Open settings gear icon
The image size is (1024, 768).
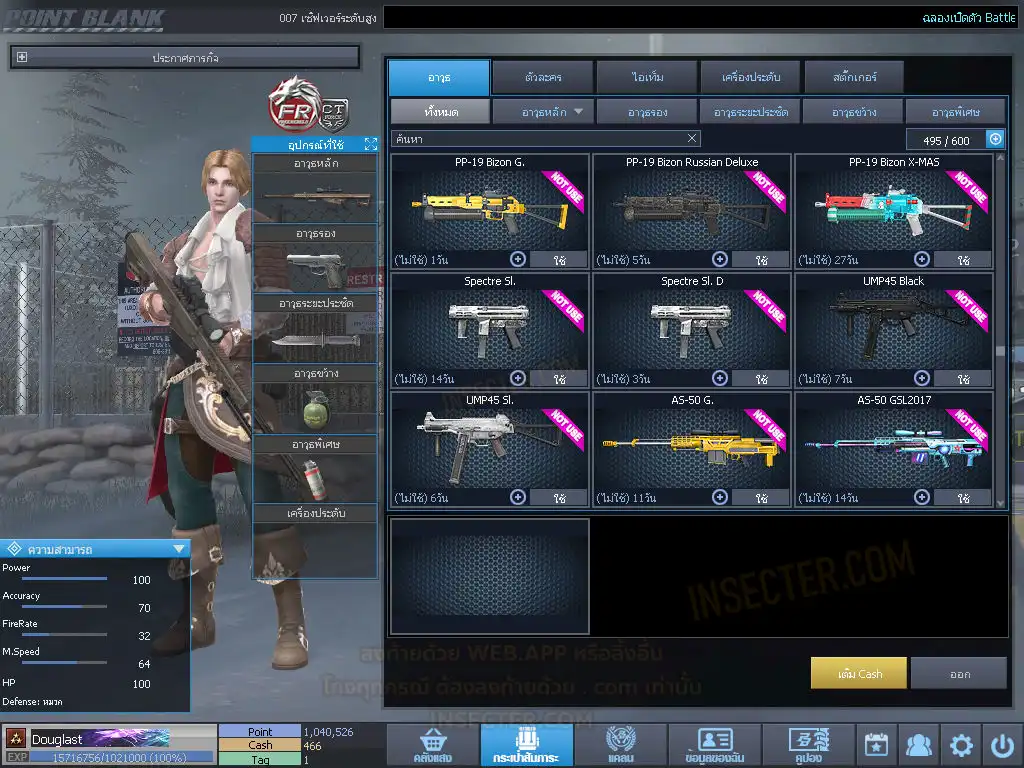(961, 745)
